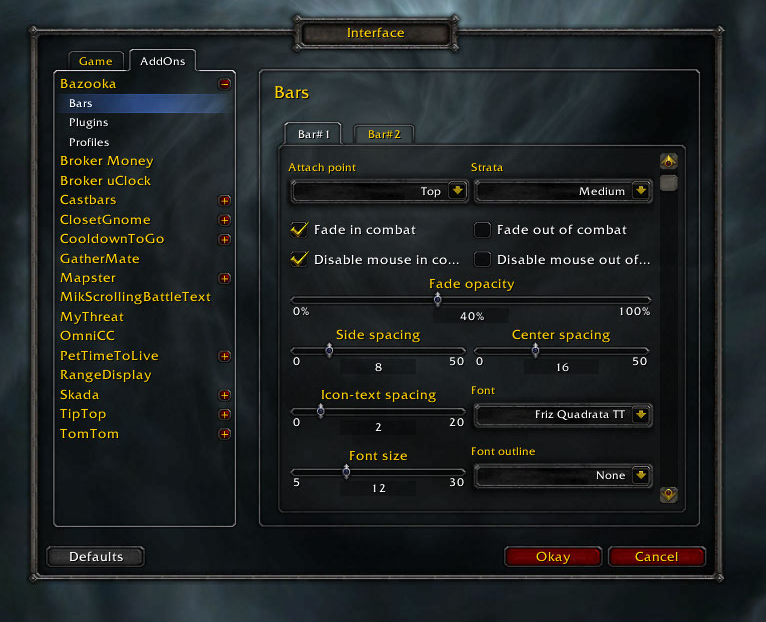The height and width of the screenshot is (622, 766).
Task: Toggle the Fade in combat checkbox
Action: (x=299, y=230)
